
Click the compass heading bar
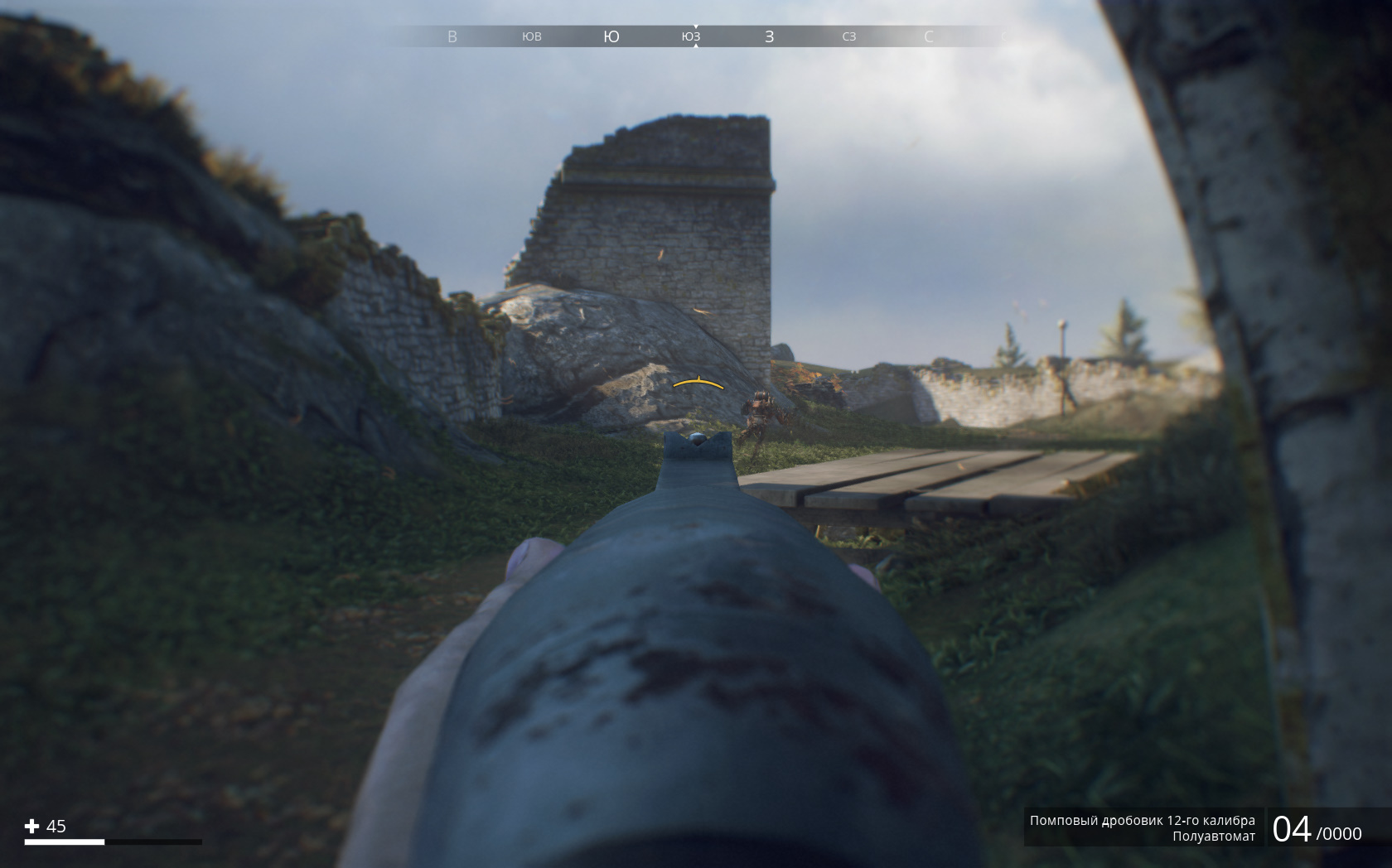click(694, 36)
